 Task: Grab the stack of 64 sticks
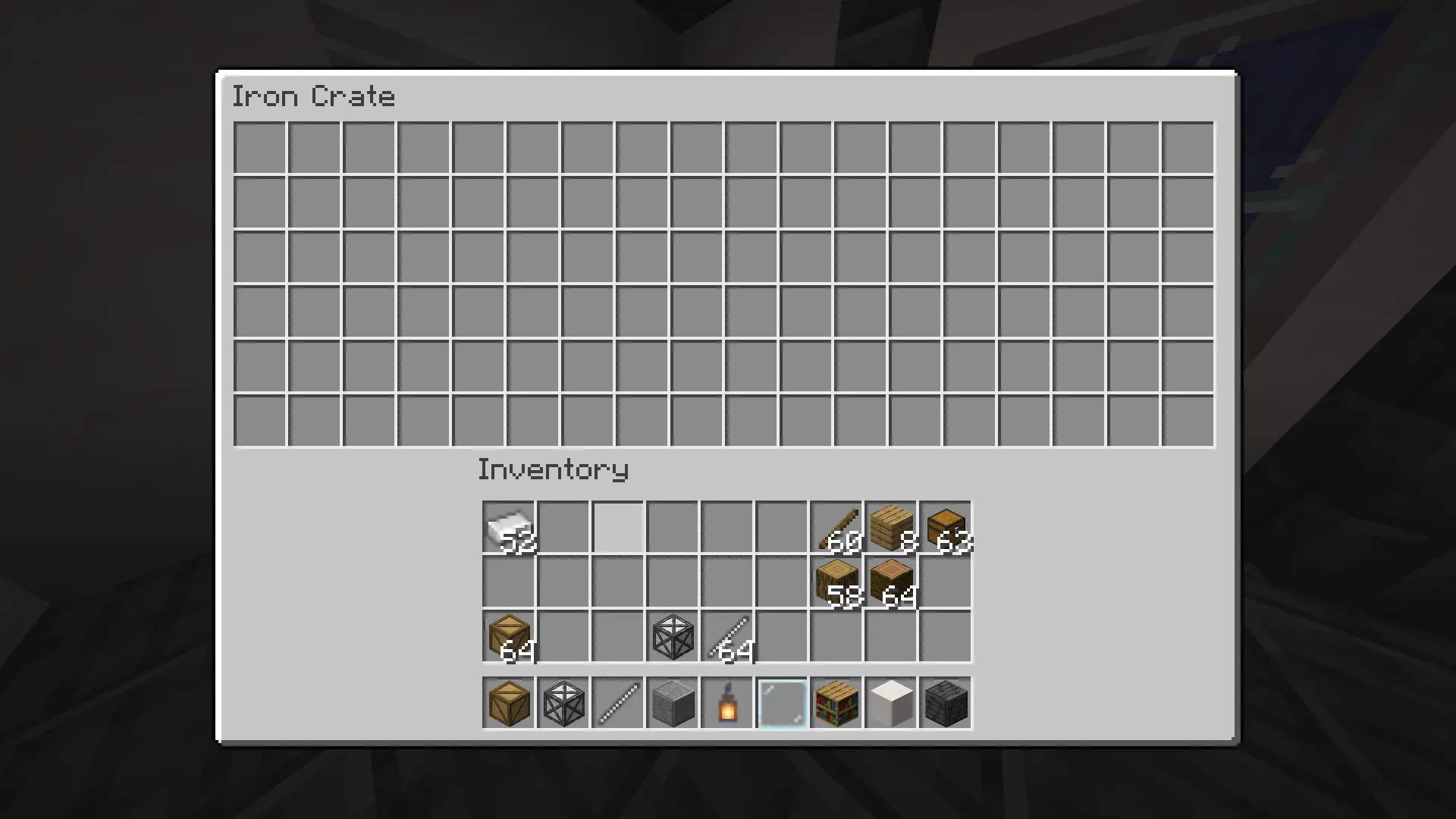point(726,638)
